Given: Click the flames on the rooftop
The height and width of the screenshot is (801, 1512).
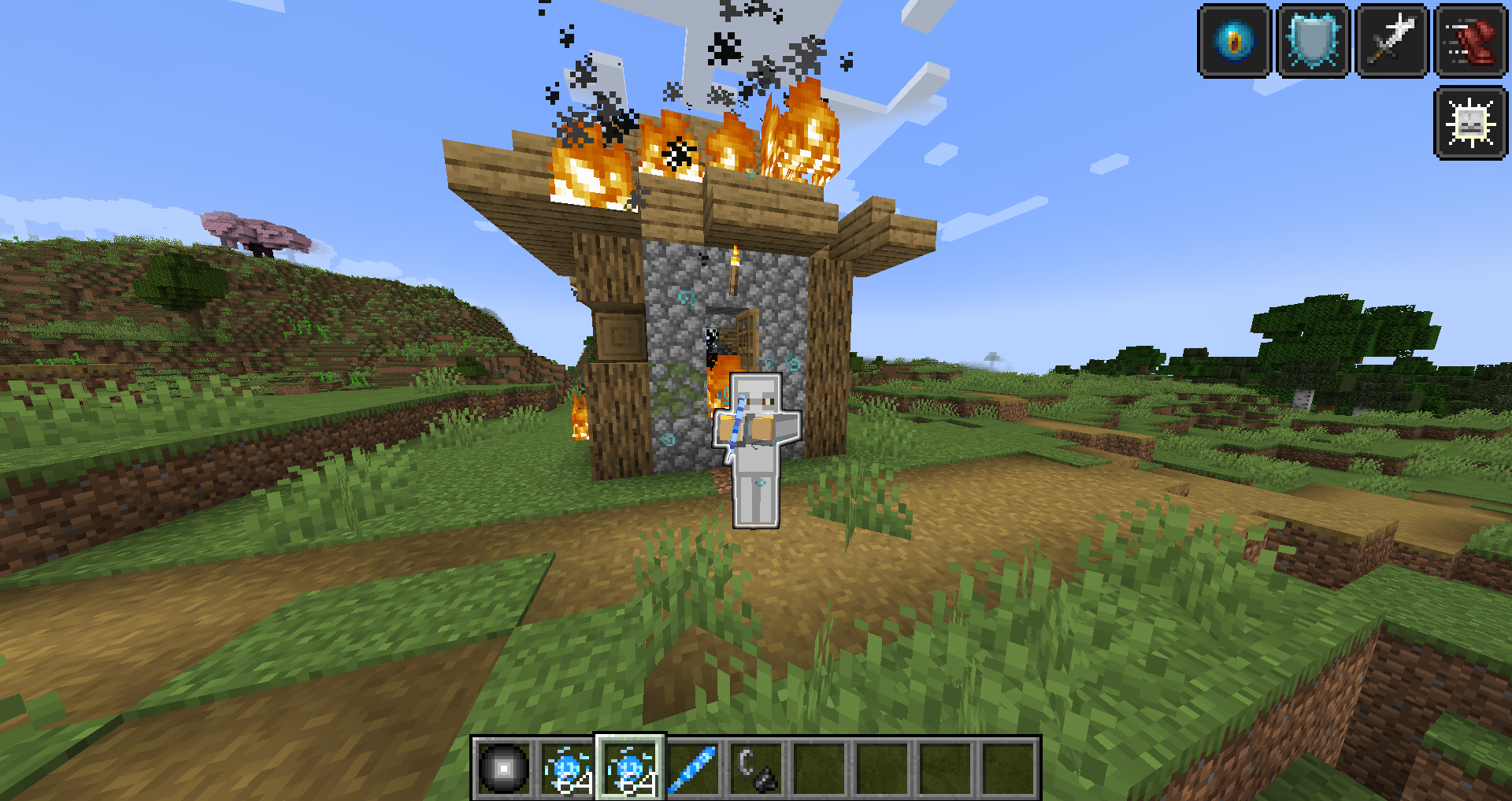Looking at the screenshot, I should [x=677, y=150].
